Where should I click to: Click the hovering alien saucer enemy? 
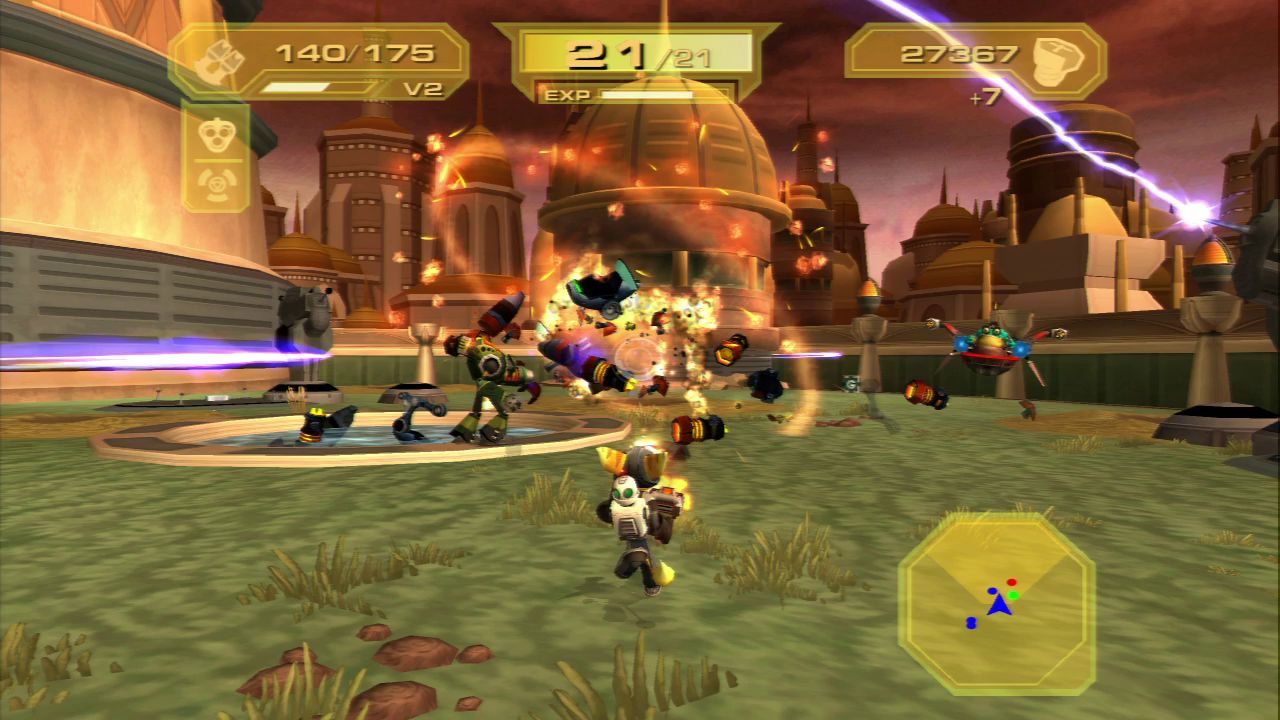coord(990,341)
